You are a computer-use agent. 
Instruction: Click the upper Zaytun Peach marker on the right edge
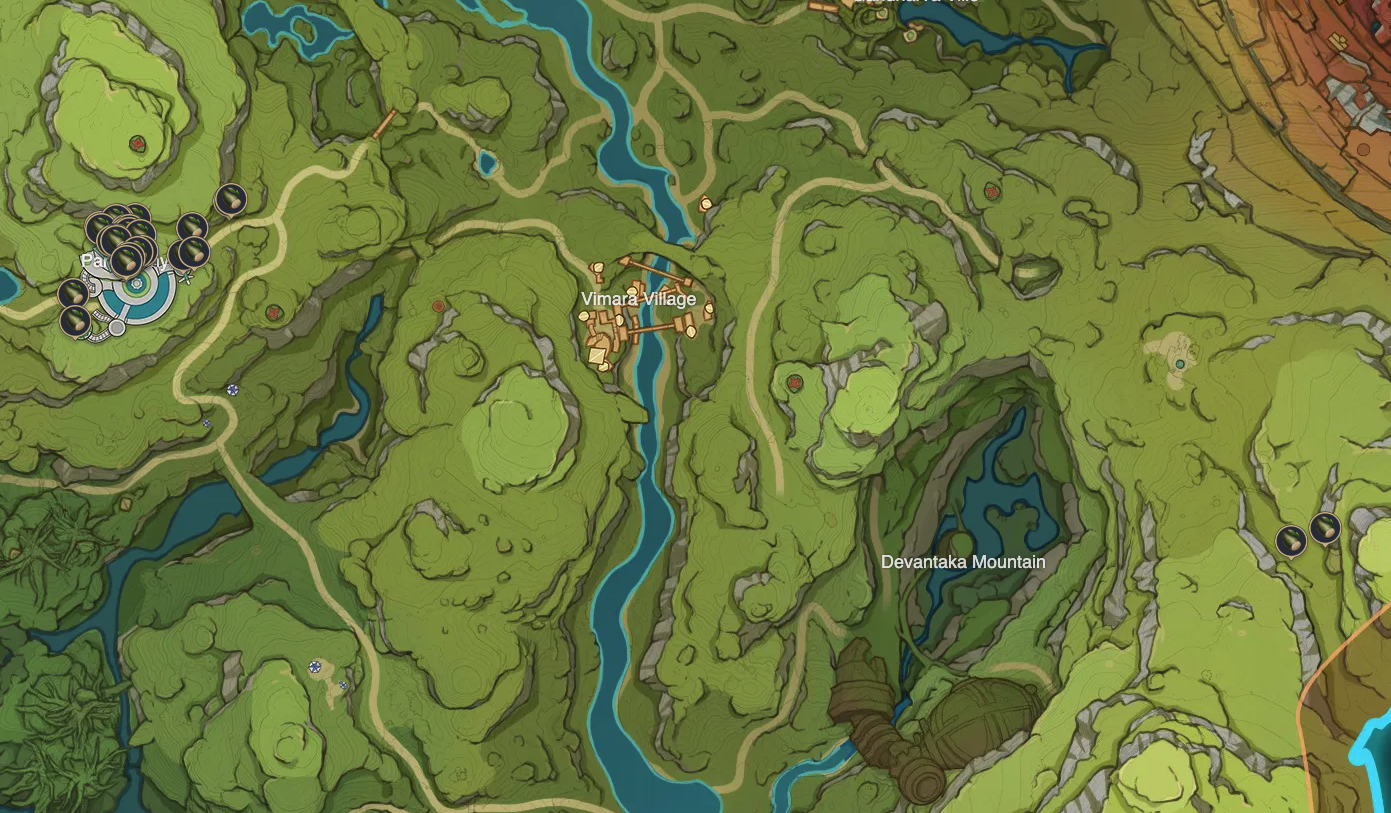(1325, 528)
